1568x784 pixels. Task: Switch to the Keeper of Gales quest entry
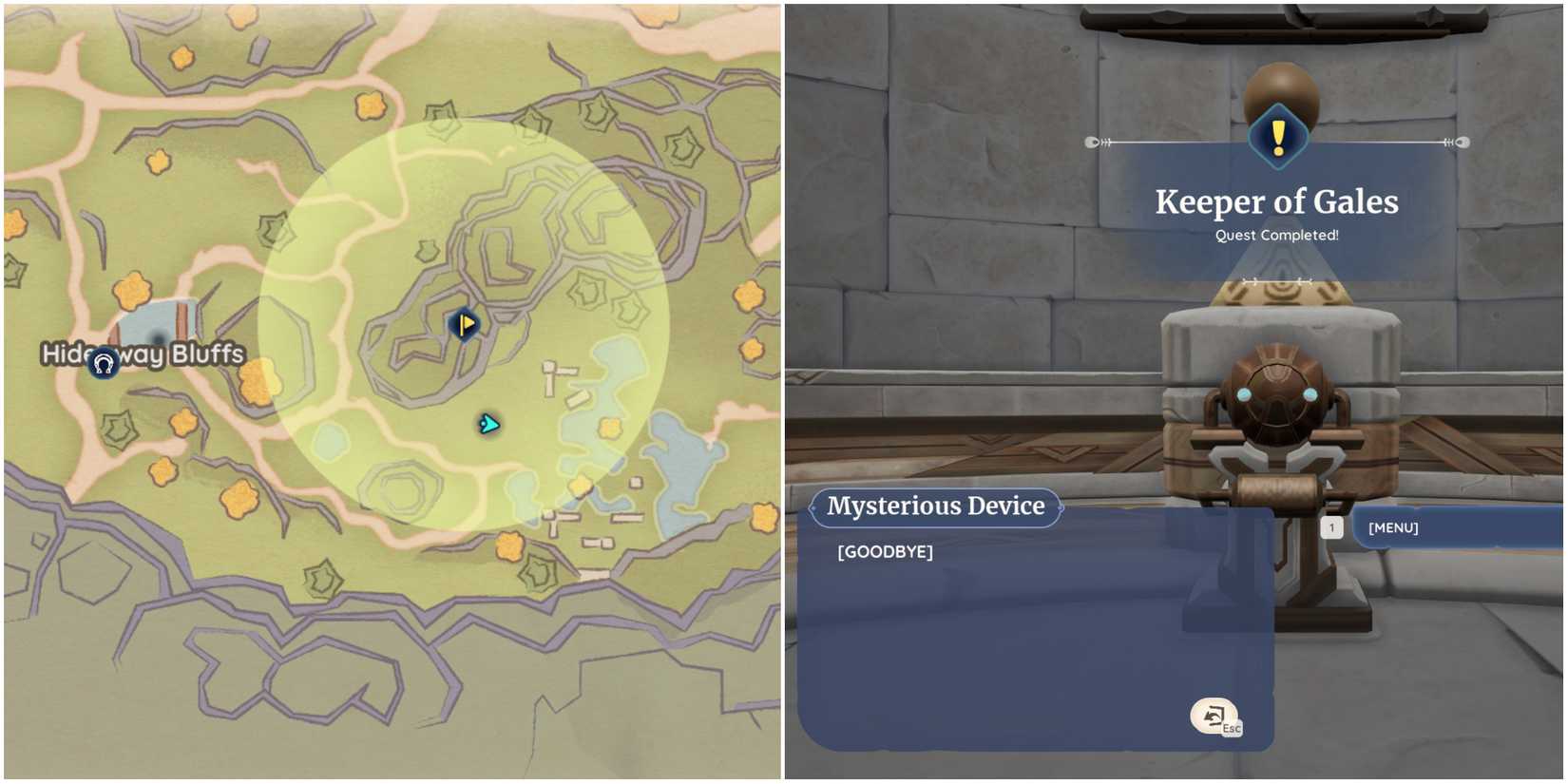click(x=1276, y=201)
